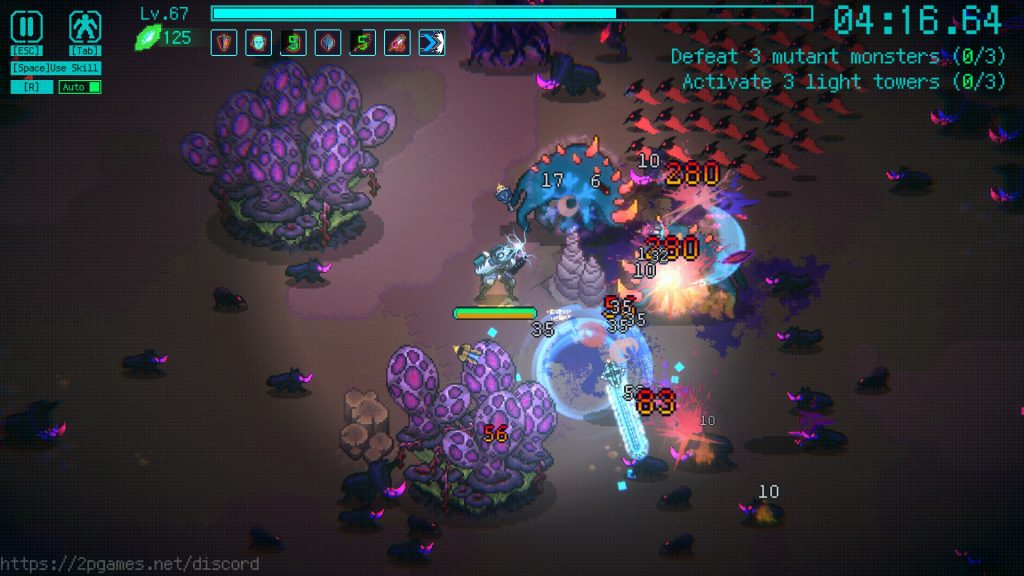Select the shield skill icon
The image size is (1024, 576).
224,43
